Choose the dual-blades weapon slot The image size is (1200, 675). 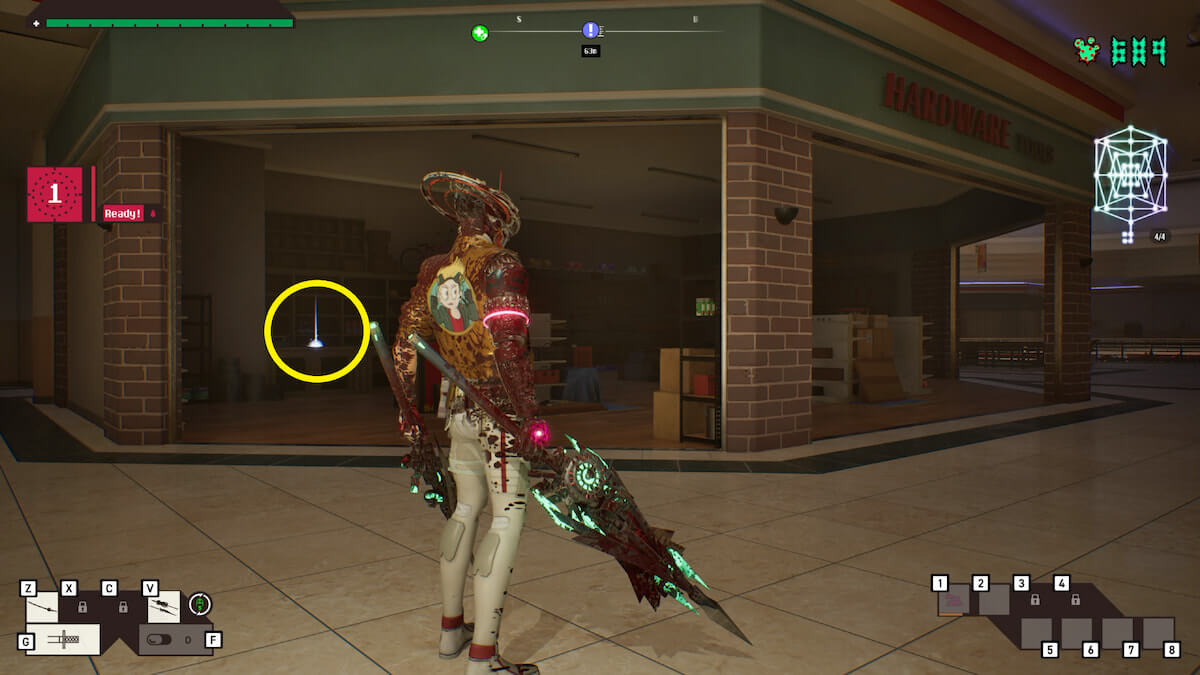(x=164, y=606)
